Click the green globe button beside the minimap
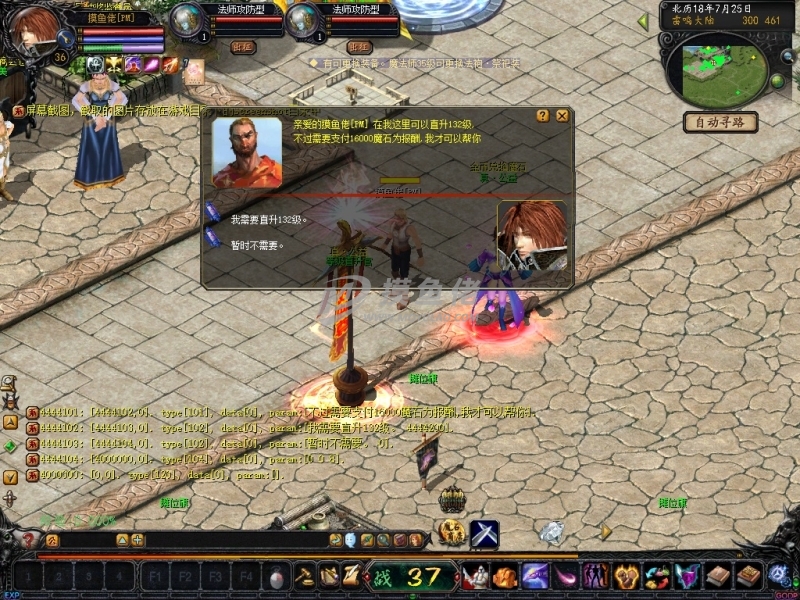800x600 pixels. click(777, 80)
